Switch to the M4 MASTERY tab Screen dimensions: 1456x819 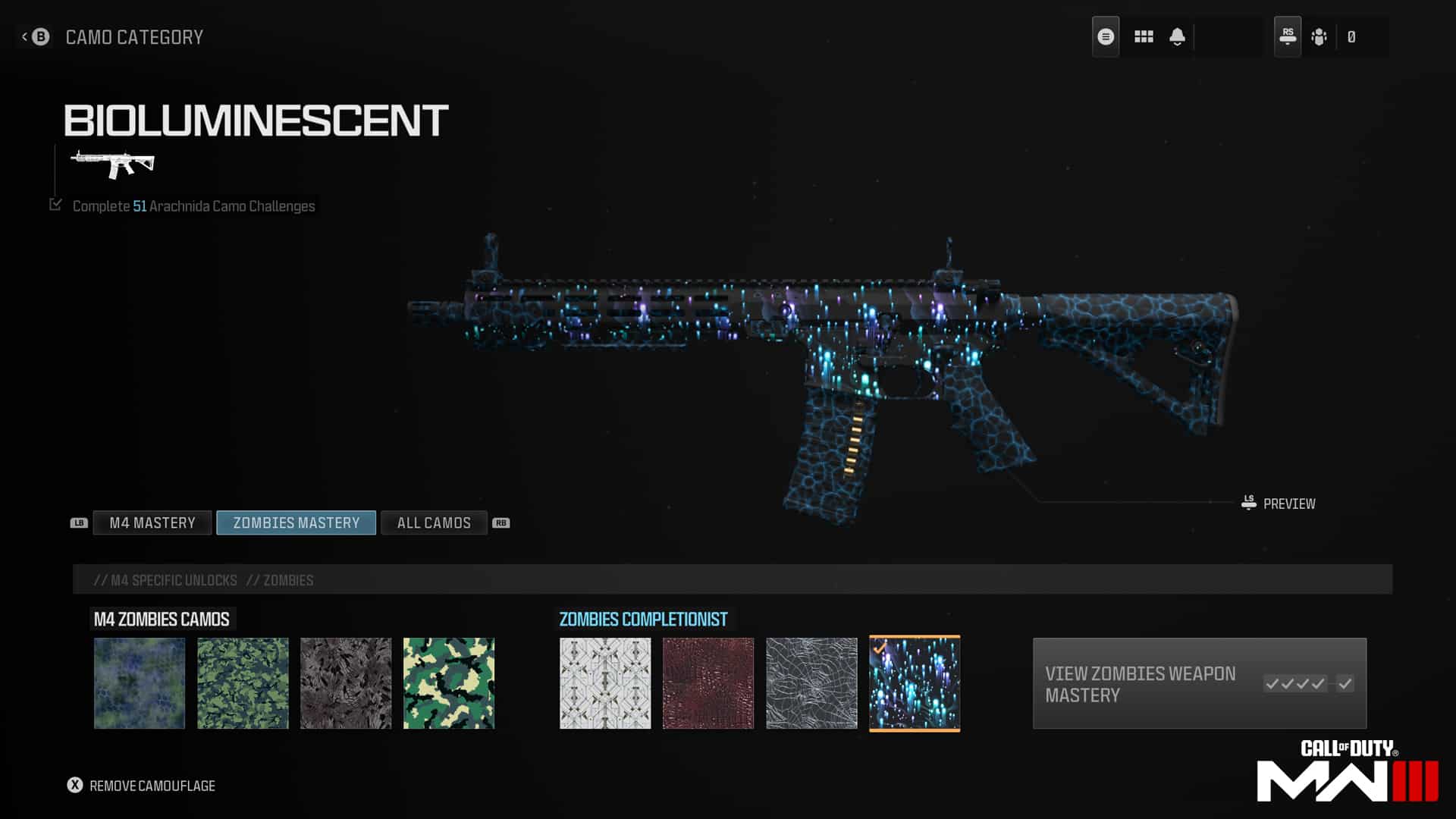(152, 522)
